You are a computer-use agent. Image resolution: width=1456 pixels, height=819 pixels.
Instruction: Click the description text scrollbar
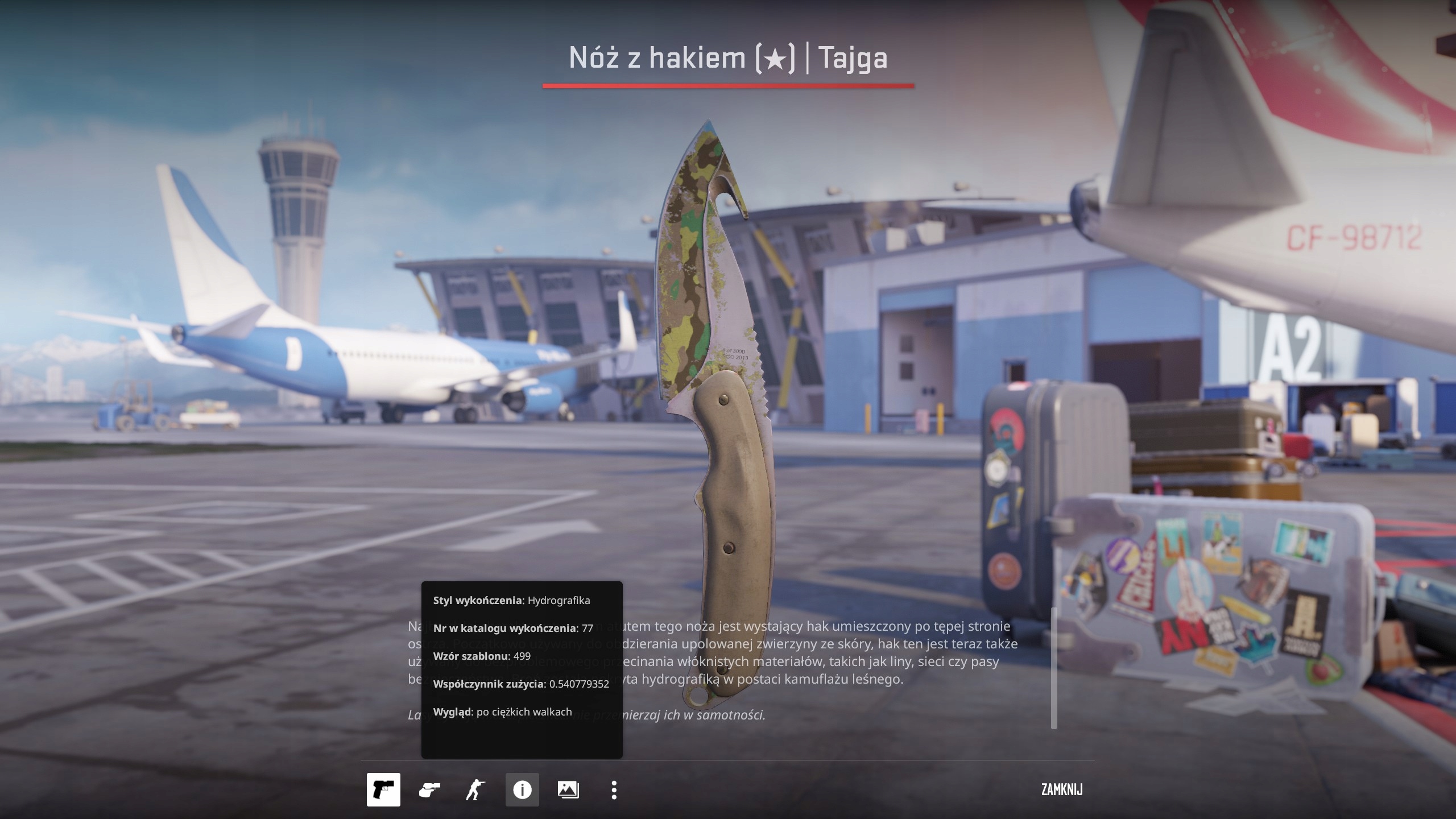coord(1054,668)
